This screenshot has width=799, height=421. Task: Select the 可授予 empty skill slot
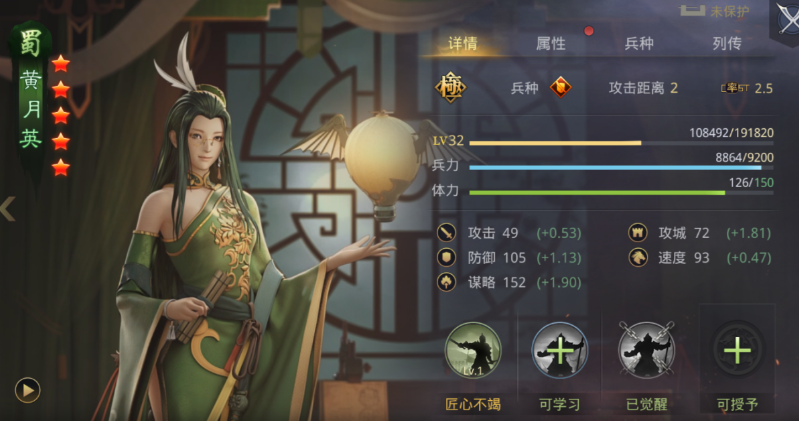coord(737,351)
